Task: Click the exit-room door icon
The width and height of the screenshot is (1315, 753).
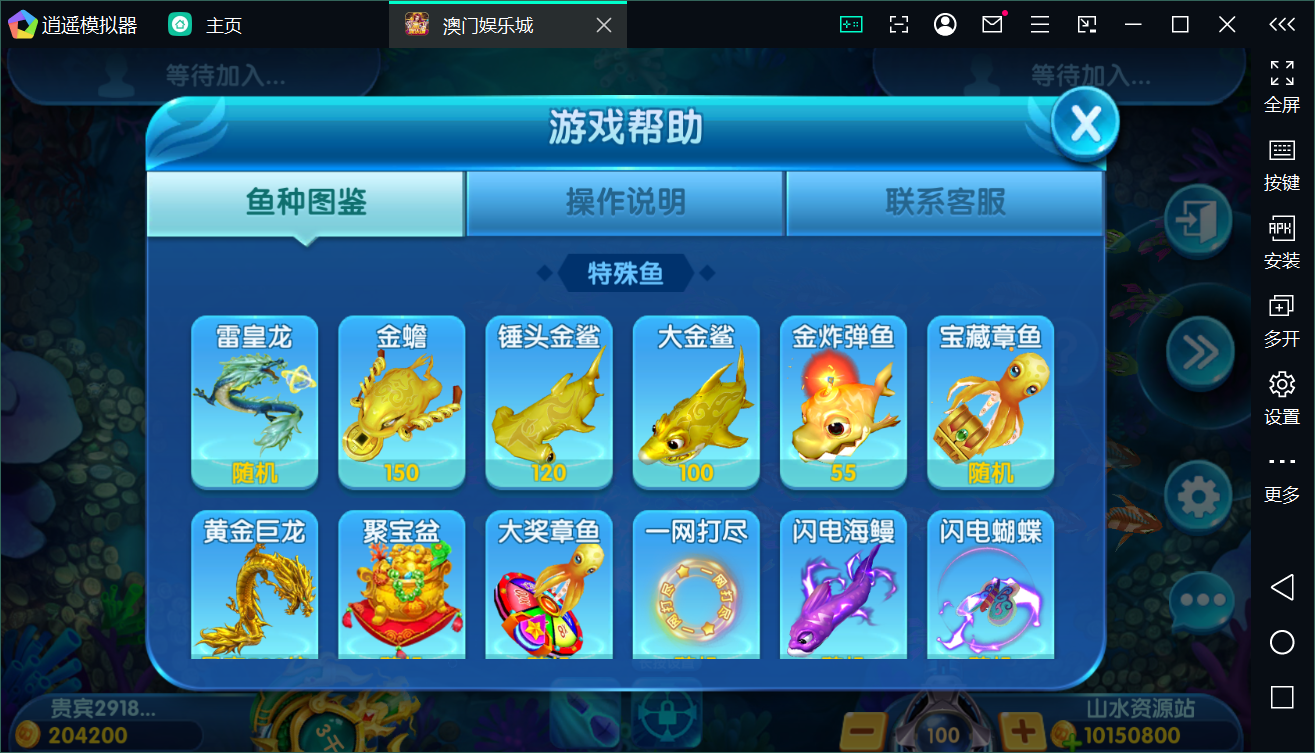Action: (x=1199, y=222)
